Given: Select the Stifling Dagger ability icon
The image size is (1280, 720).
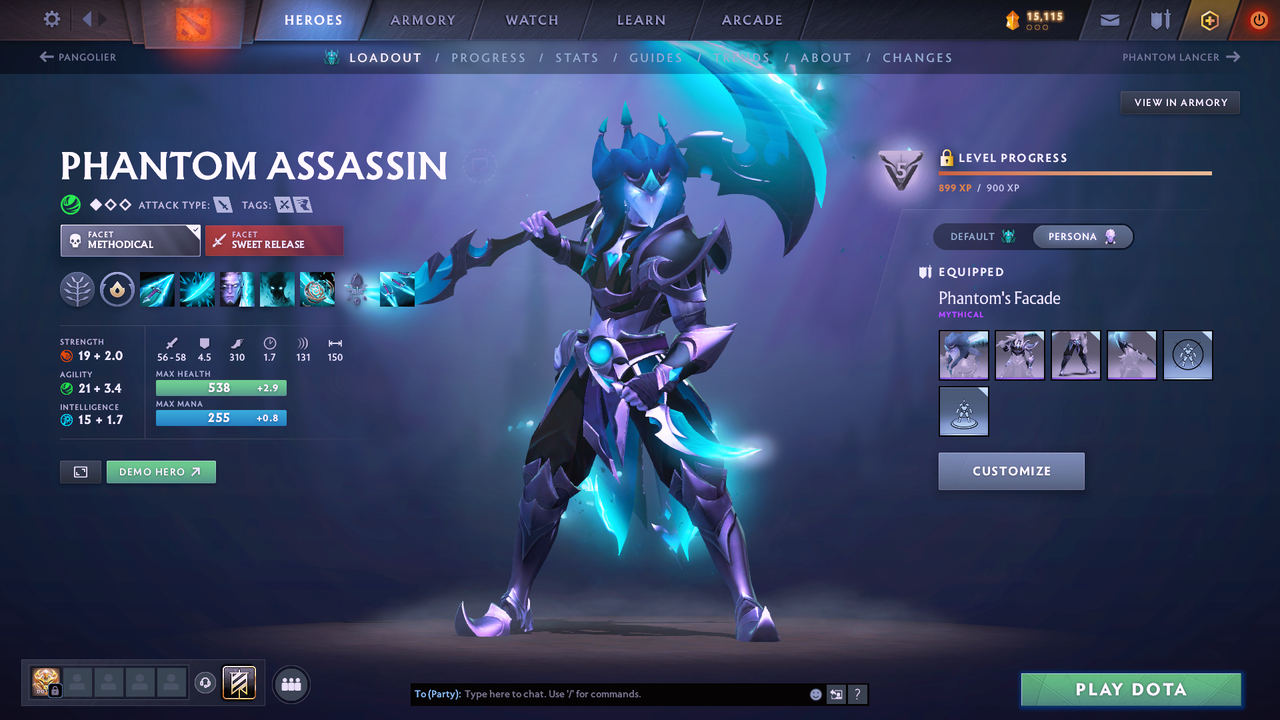Looking at the screenshot, I should [x=157, y=289].
